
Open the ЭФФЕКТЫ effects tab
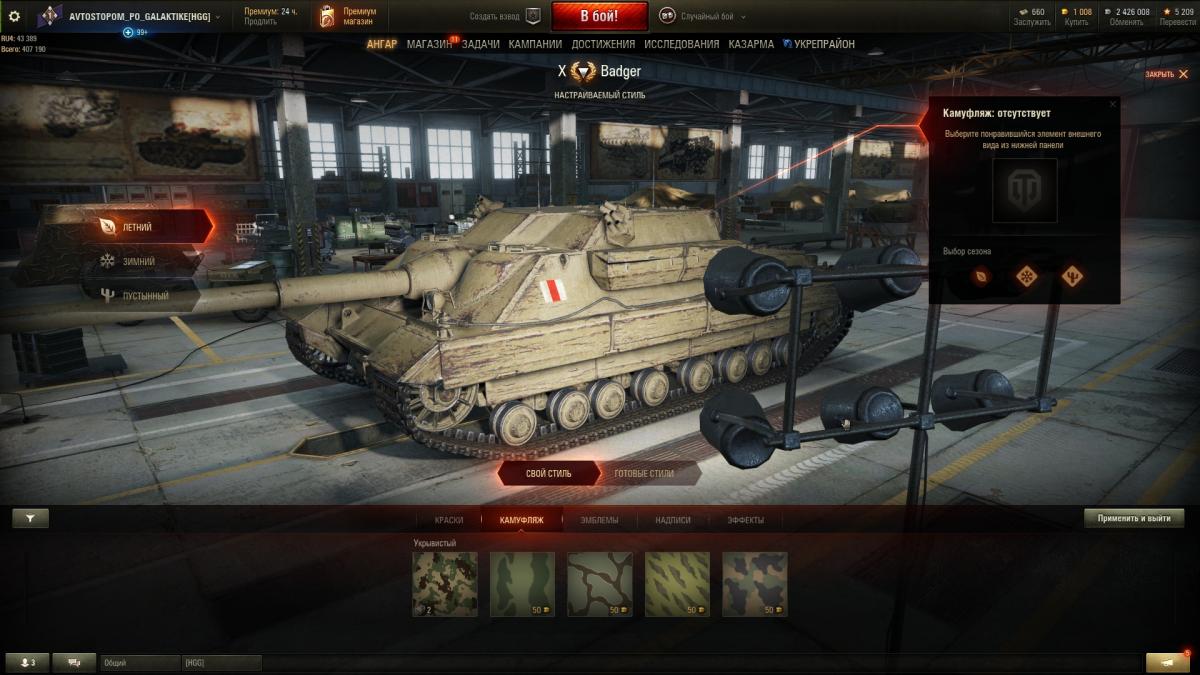[746, 520]
